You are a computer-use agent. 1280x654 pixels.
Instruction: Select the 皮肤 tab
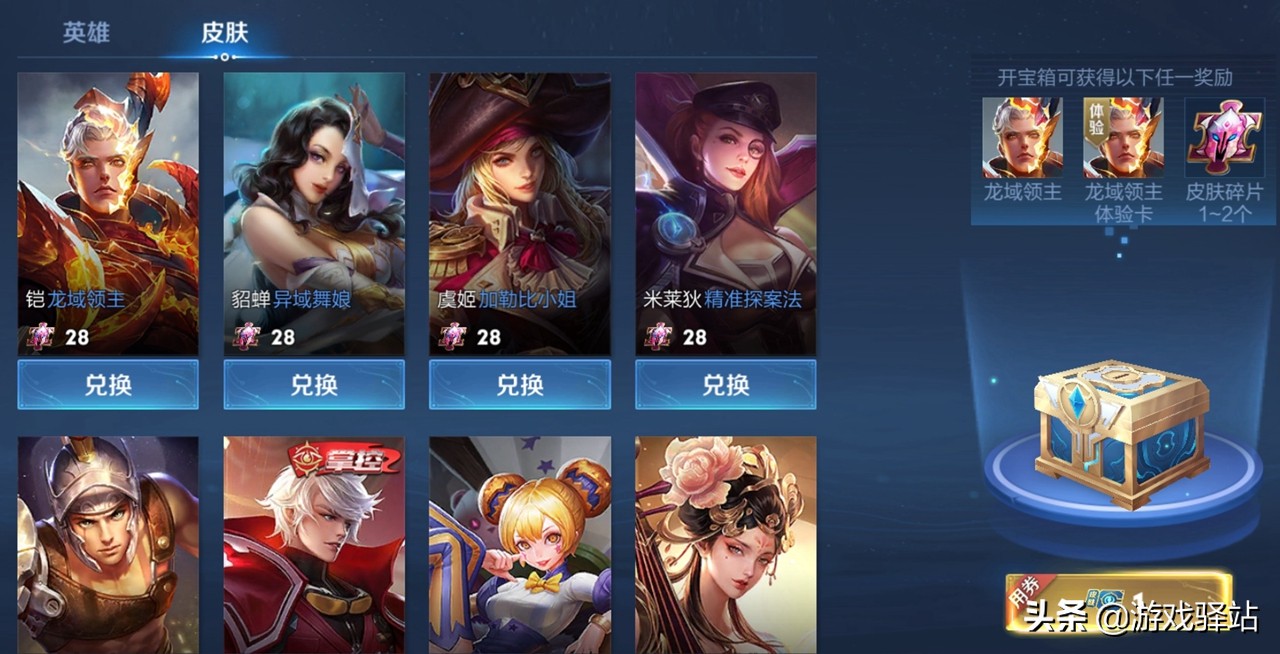(x=224, y=32)
